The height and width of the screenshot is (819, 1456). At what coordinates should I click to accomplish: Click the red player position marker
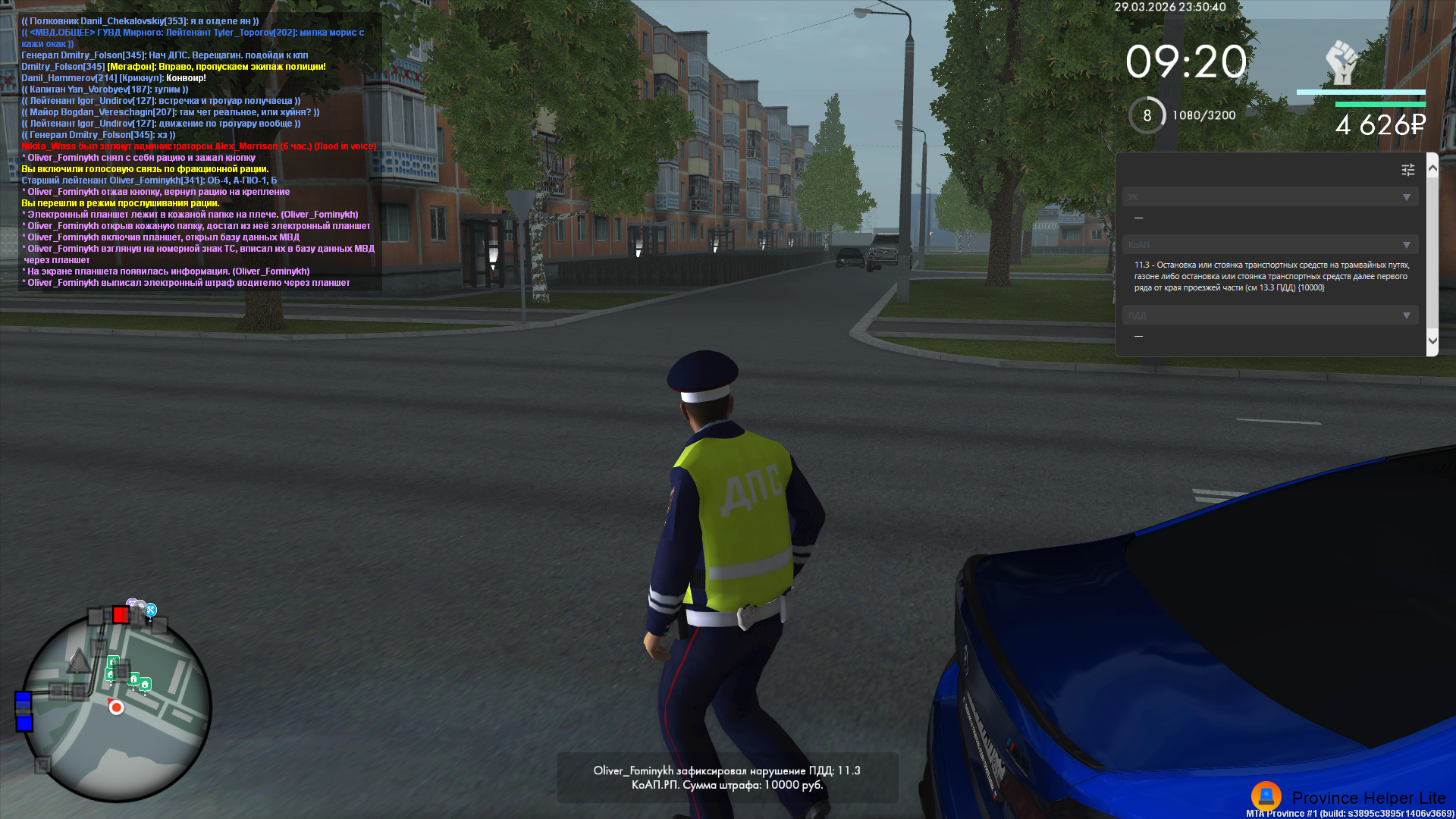(x=116, y=707)
